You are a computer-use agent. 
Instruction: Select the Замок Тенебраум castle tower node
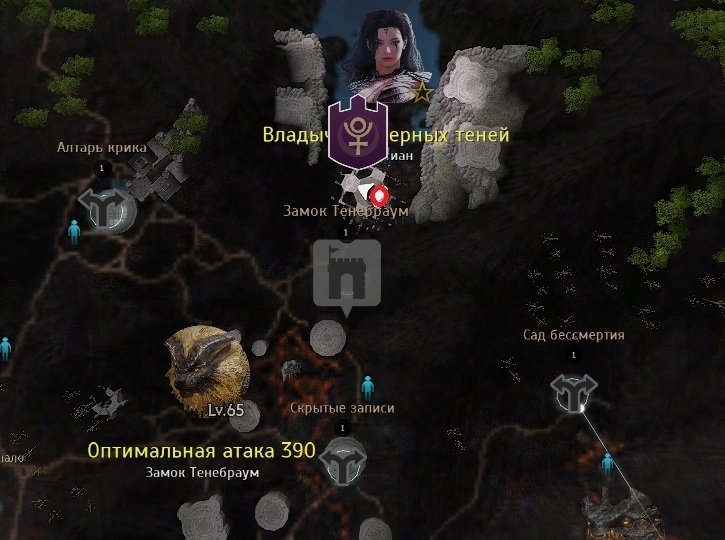(347, 273)
